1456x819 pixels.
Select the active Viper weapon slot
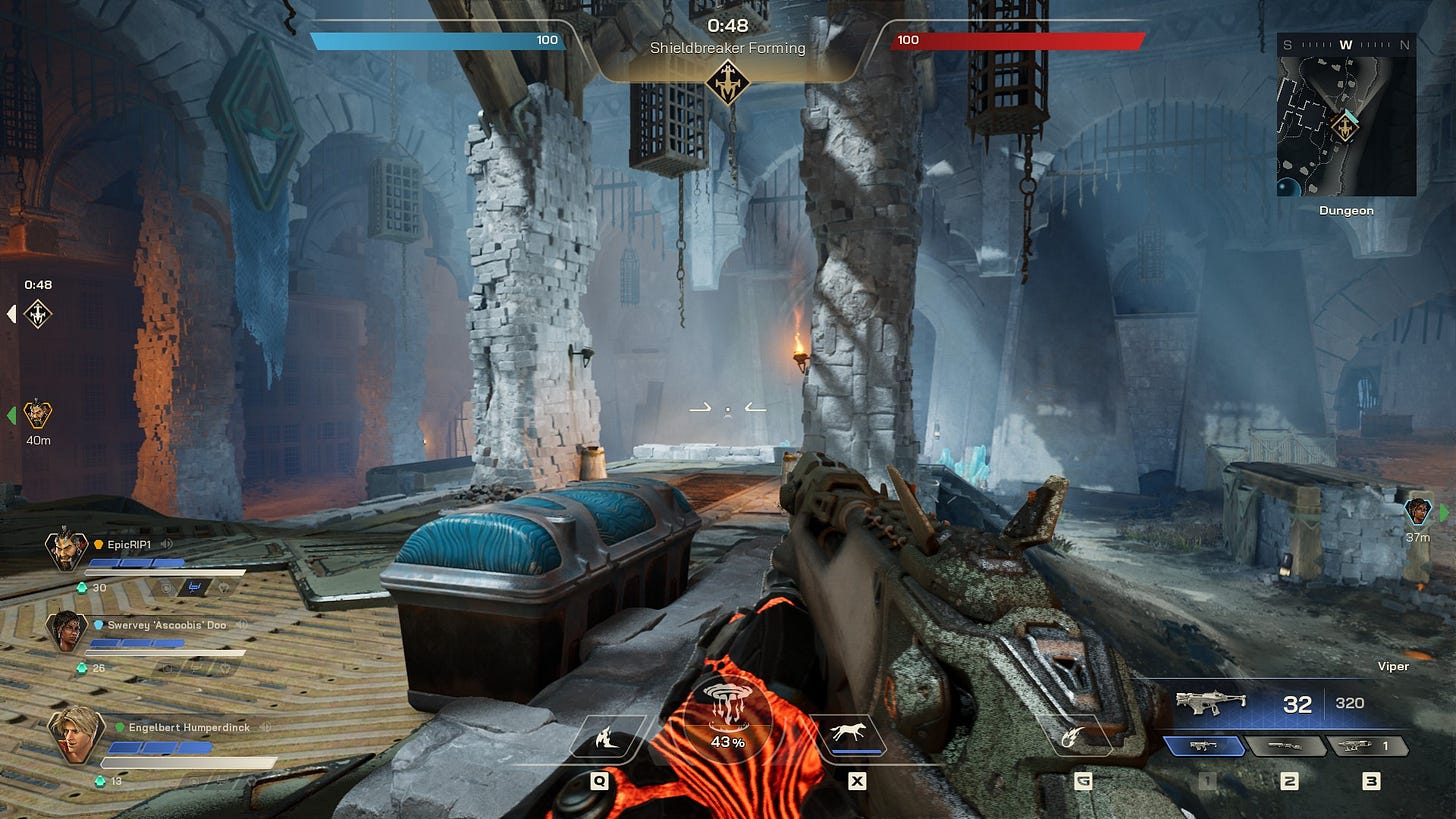click(1204, 746)
